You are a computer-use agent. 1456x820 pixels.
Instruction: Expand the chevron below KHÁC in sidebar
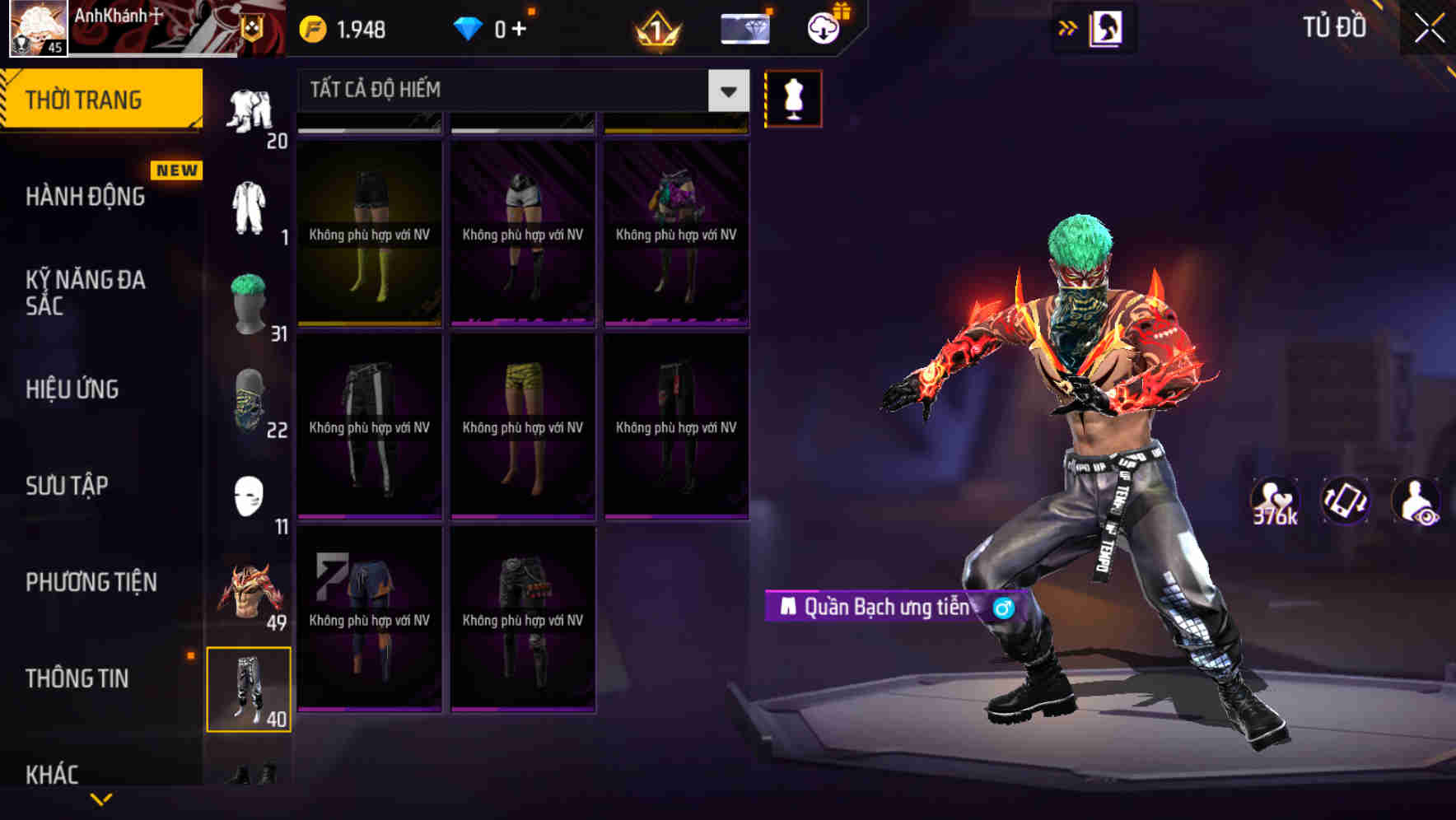(x=100, y=799)
